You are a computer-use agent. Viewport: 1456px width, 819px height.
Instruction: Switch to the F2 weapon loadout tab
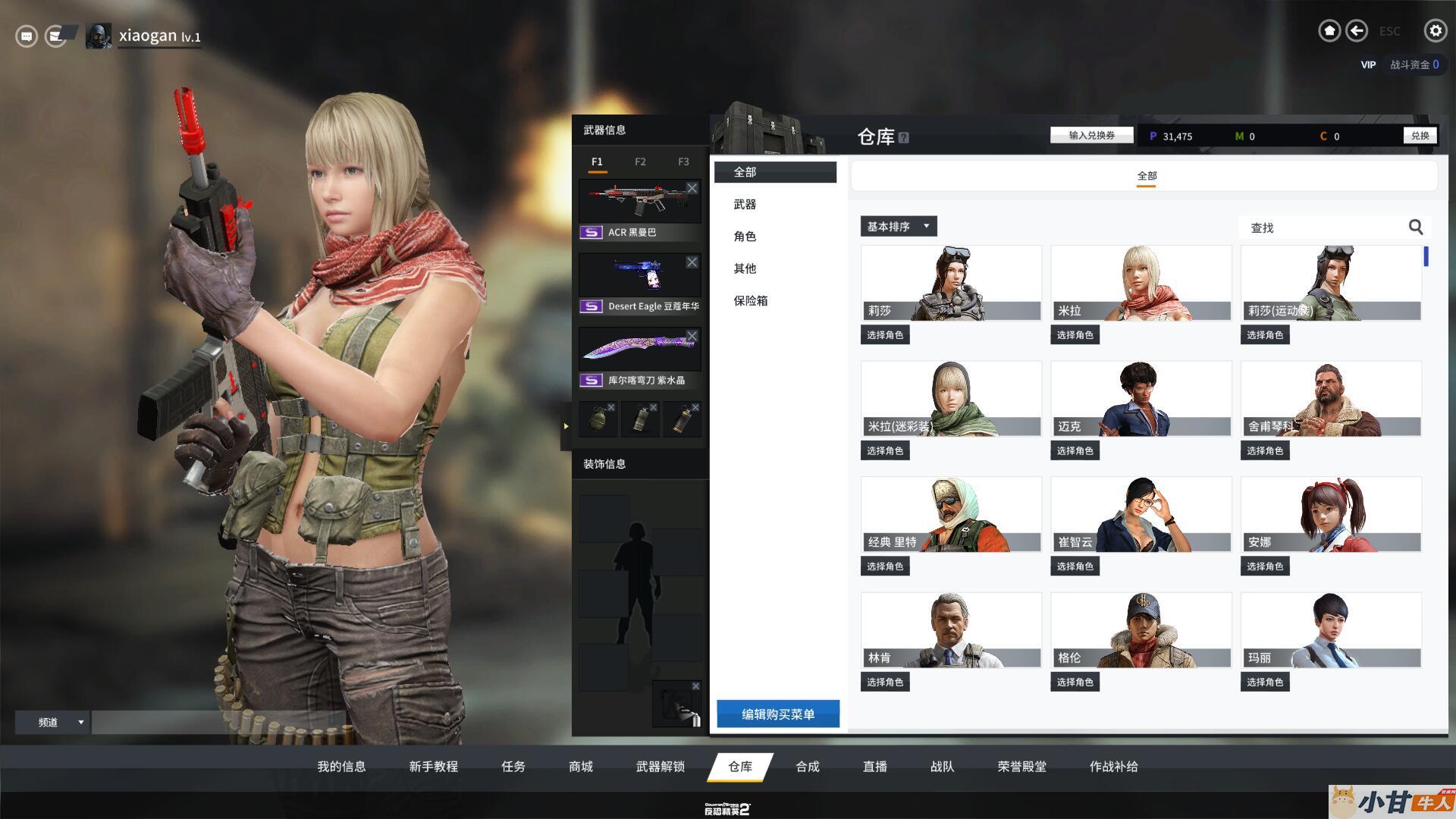(640, 162)
